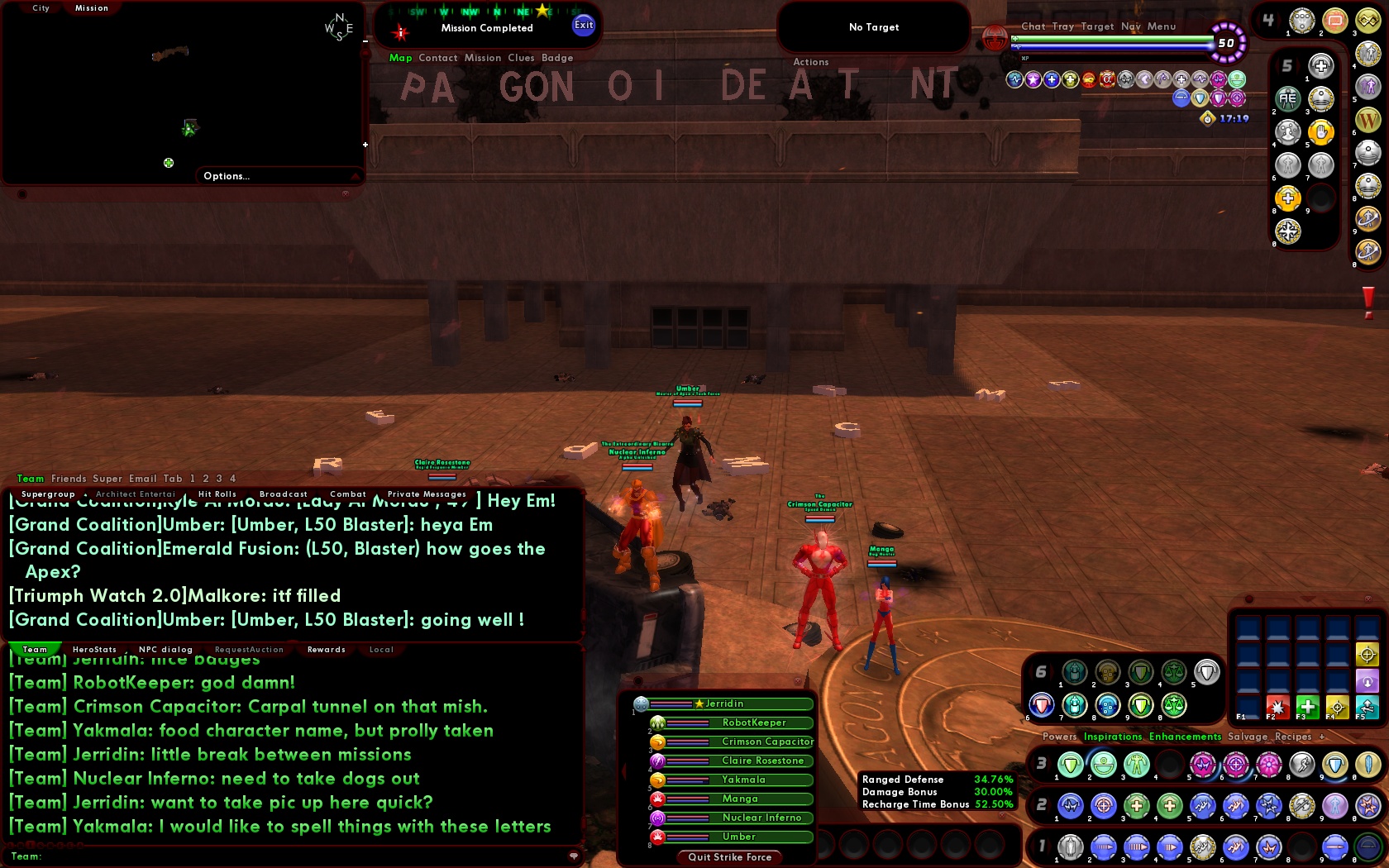Click the left arrow beside tray number 2
This screenshot has height=868, width=1389.
pos(1033,804)
